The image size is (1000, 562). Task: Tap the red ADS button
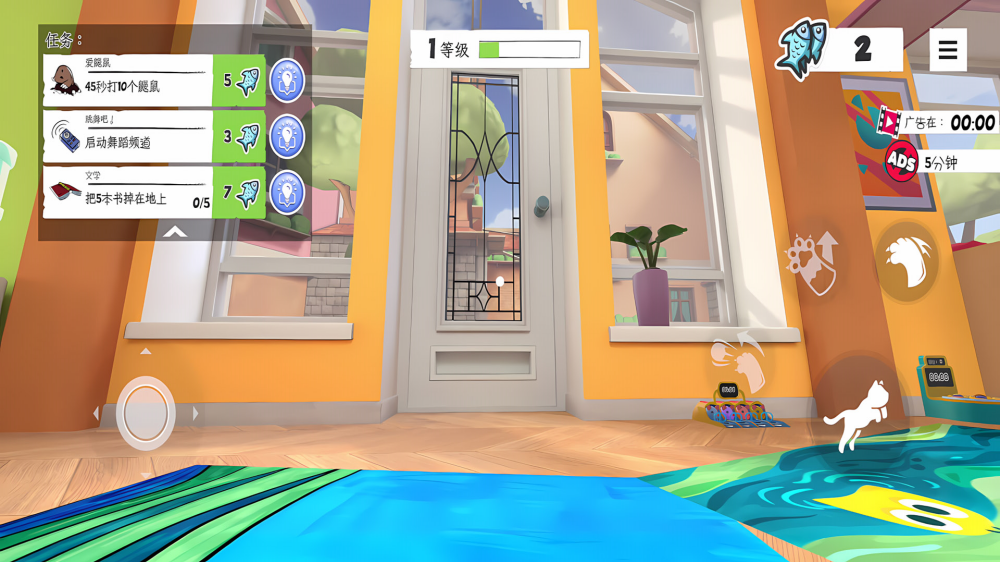point(902,162)
